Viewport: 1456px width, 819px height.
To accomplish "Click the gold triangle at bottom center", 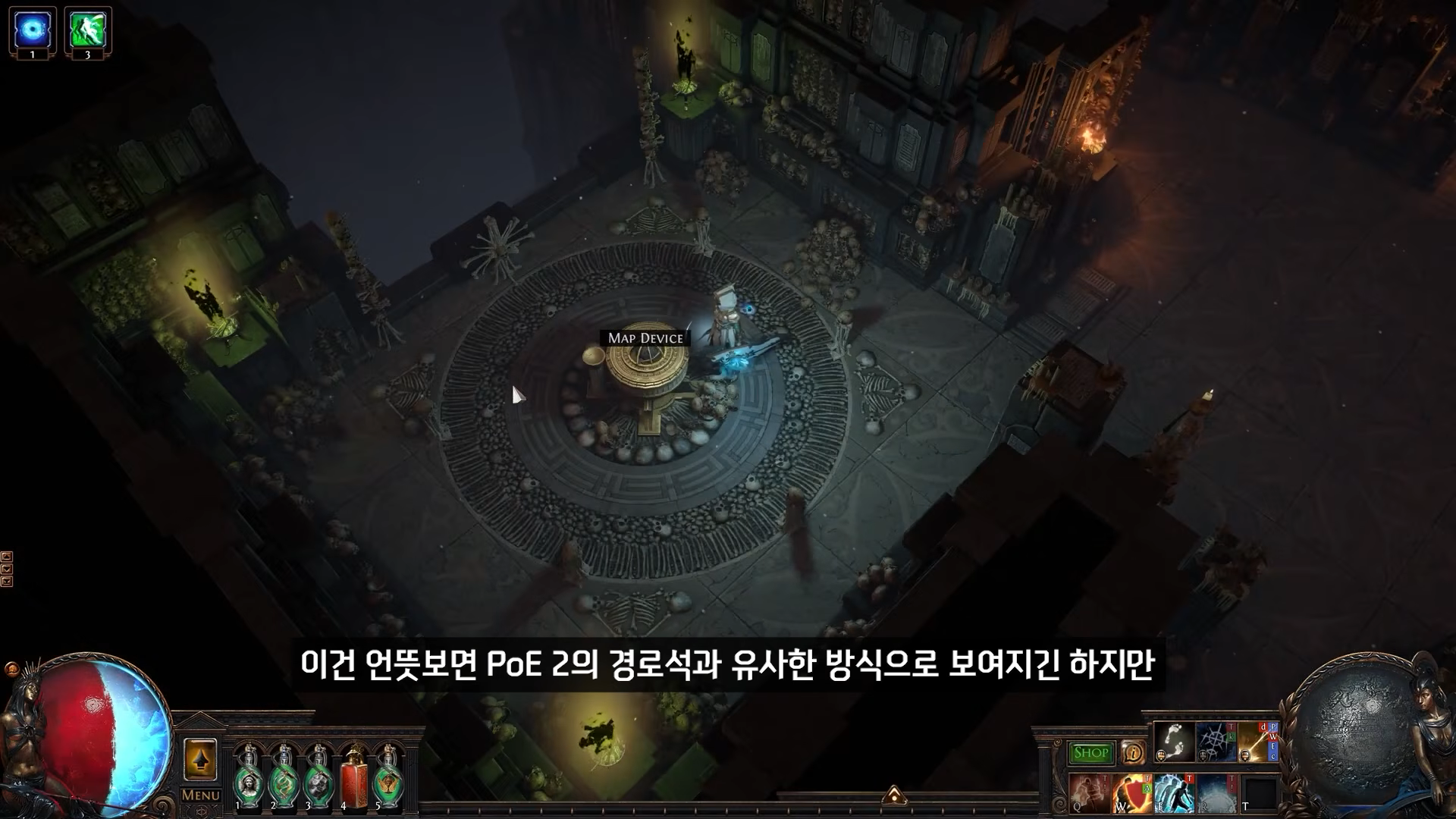I will (894, 795).
